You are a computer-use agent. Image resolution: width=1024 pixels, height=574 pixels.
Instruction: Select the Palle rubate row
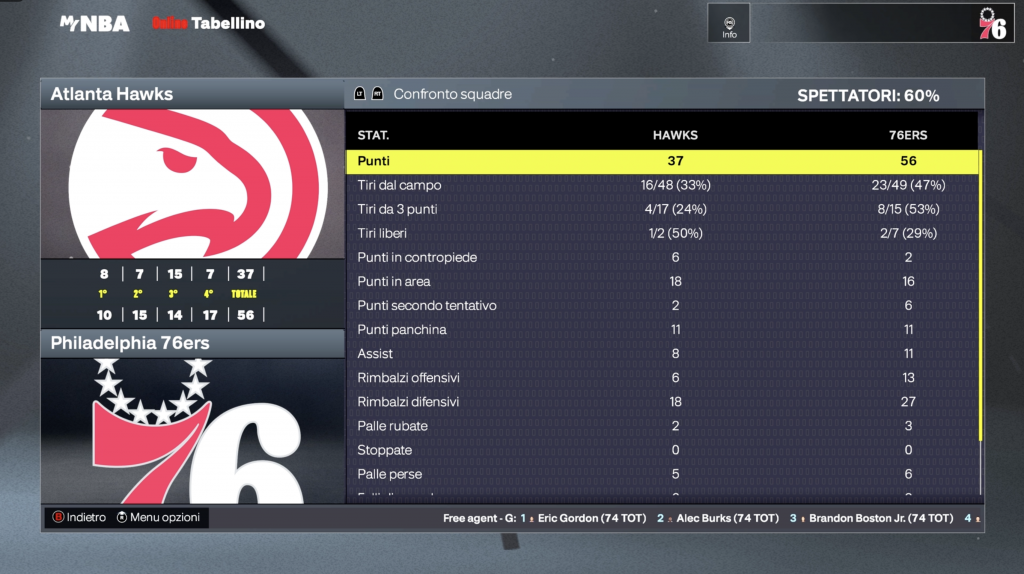pos(662,426)
